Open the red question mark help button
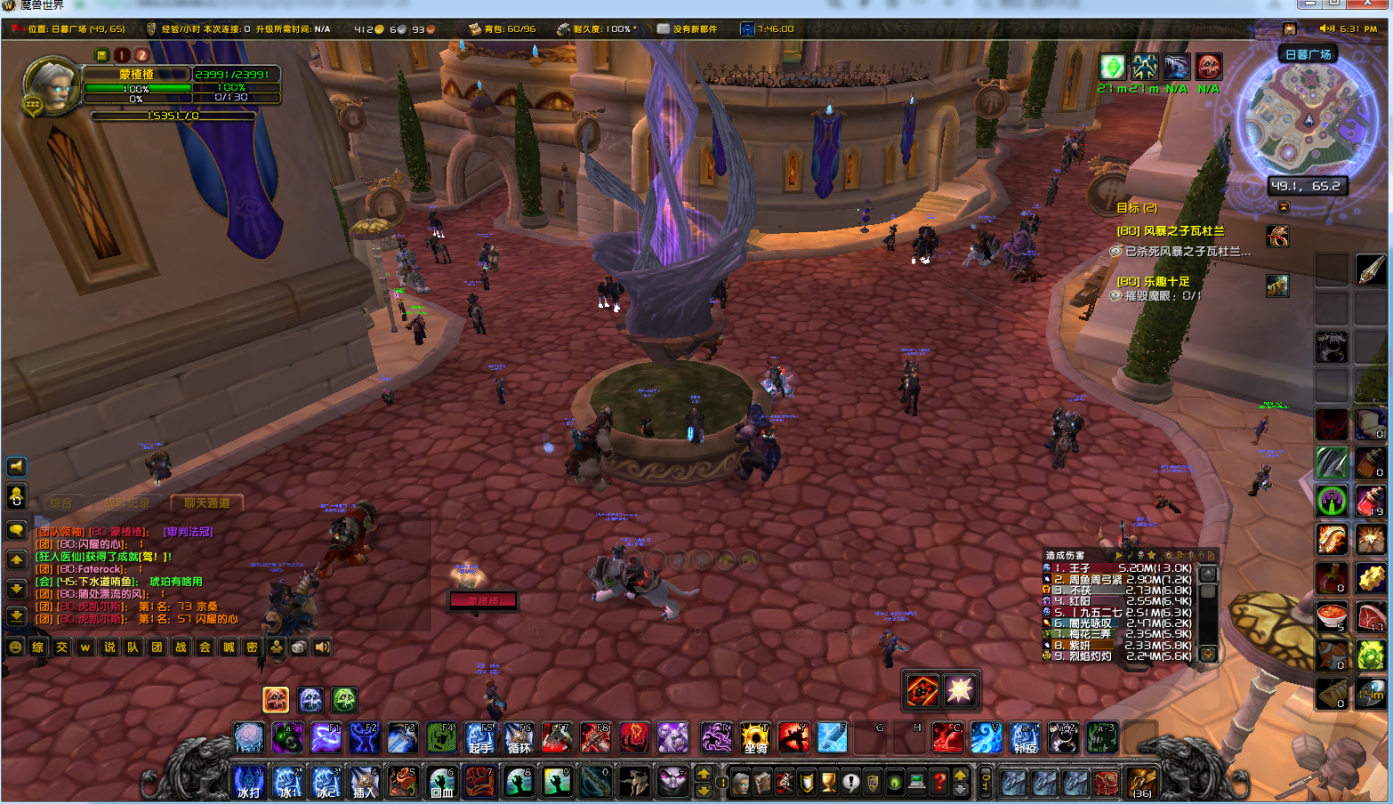The image size is (1393, 804). [940, 781]
